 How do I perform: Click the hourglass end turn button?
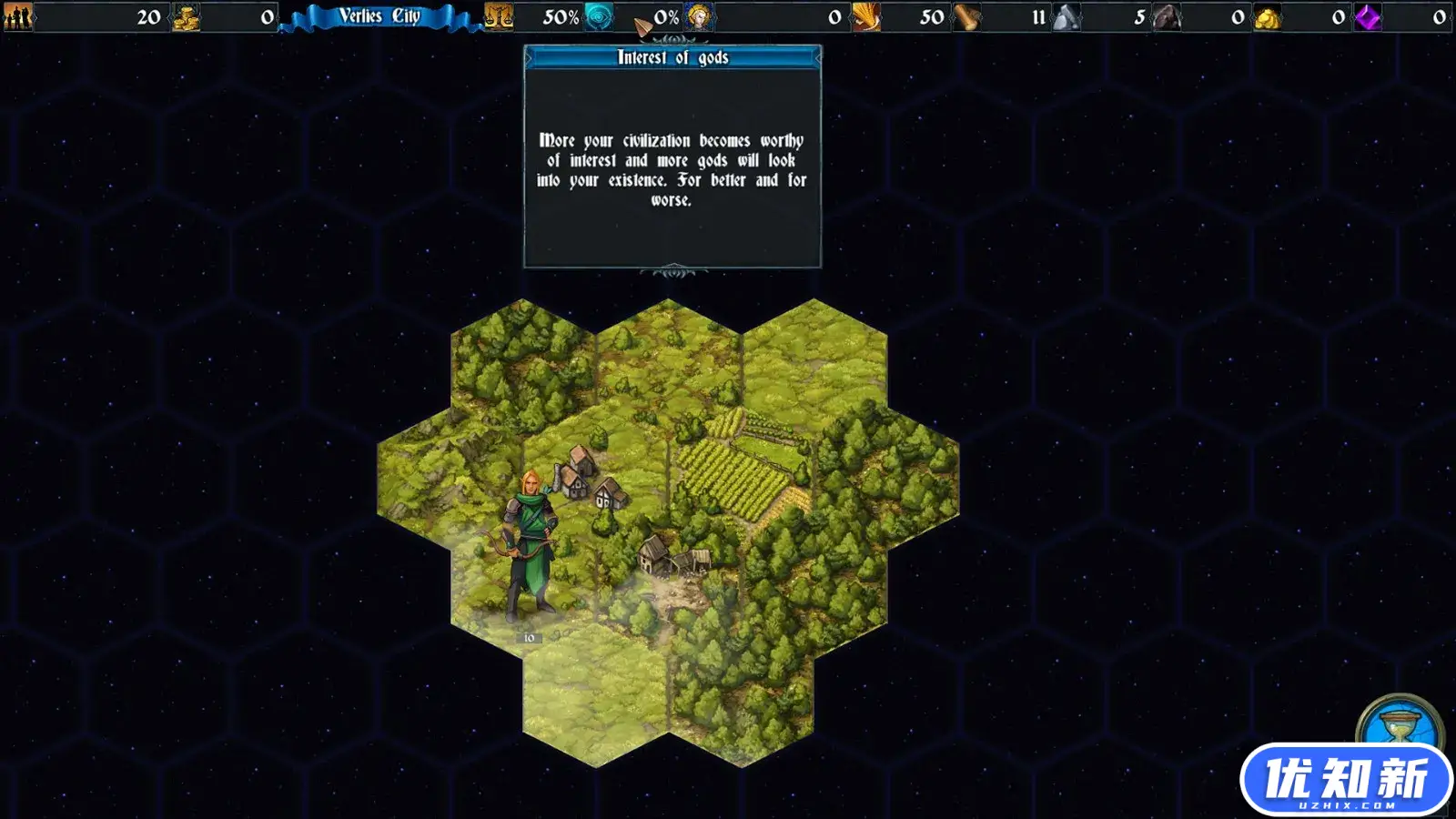point(1397,725)
